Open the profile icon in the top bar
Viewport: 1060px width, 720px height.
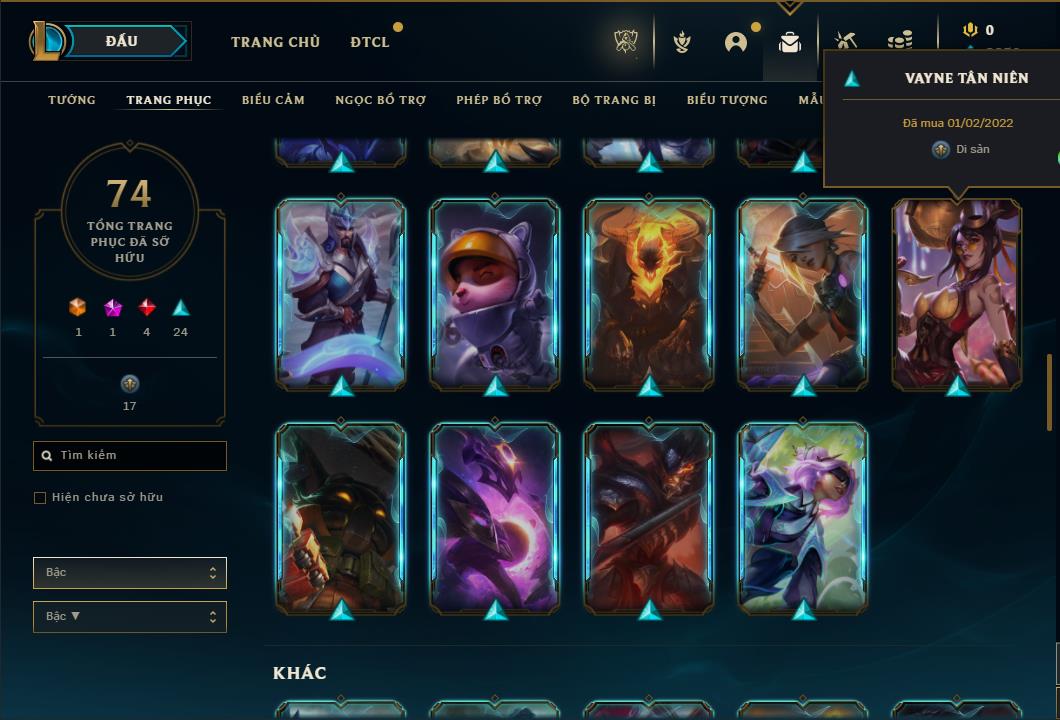[736, 42]
